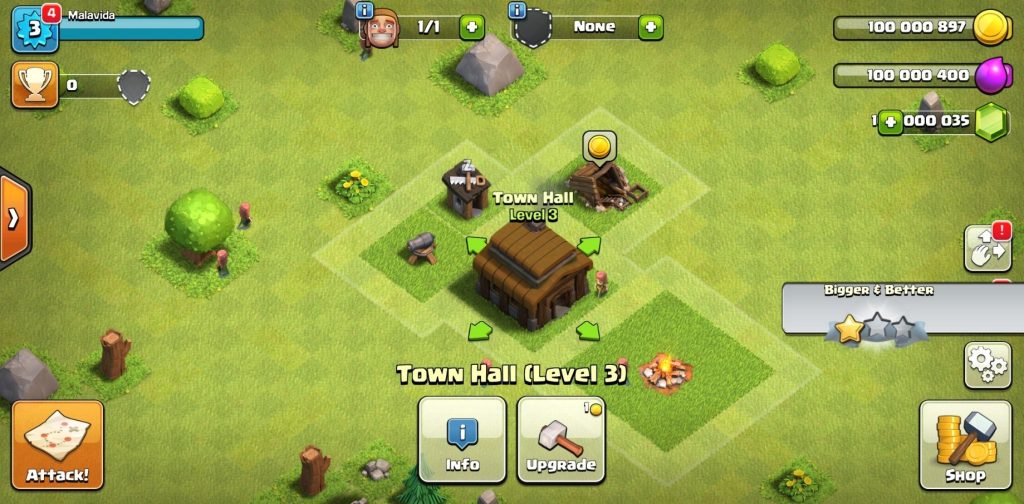Buy more gems with the plus button
Viewport: 1024px width, 504px height.
(x=890, y=121)
